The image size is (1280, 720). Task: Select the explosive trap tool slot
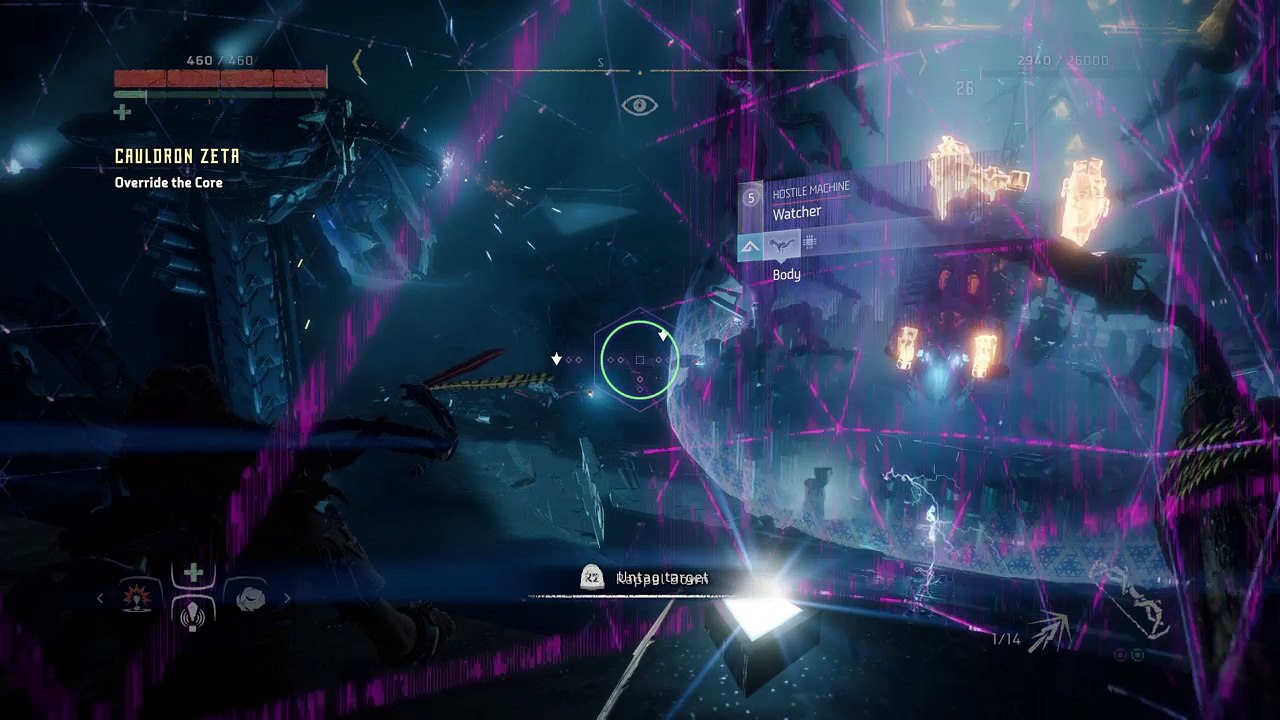tap(135, 599)
